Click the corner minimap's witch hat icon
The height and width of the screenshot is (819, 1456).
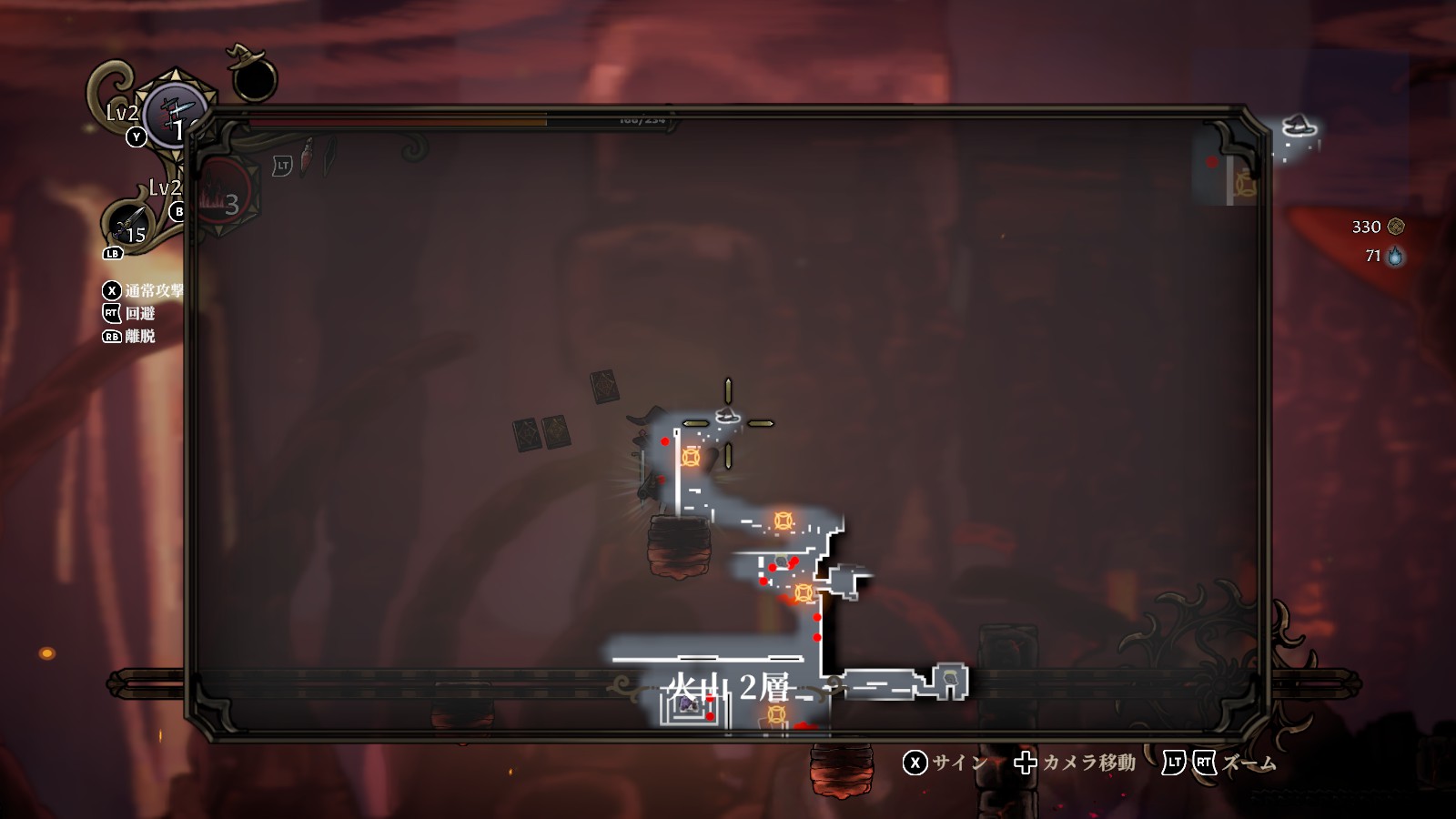pos(1299,126)
